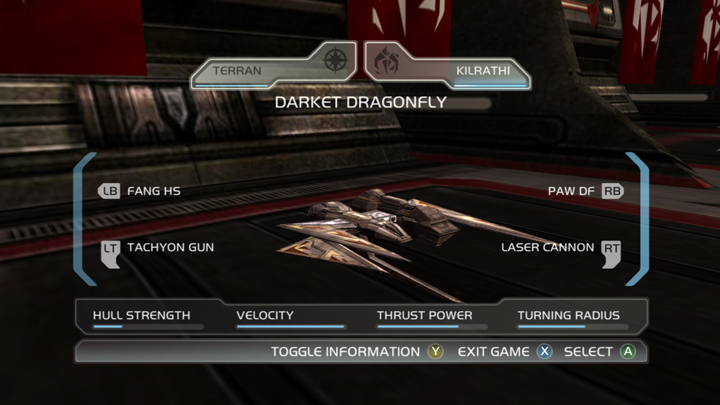Viewport: 720px width, 405px height.
Task: Choose the Fang HS weapon slot
Action: [140, 190]
